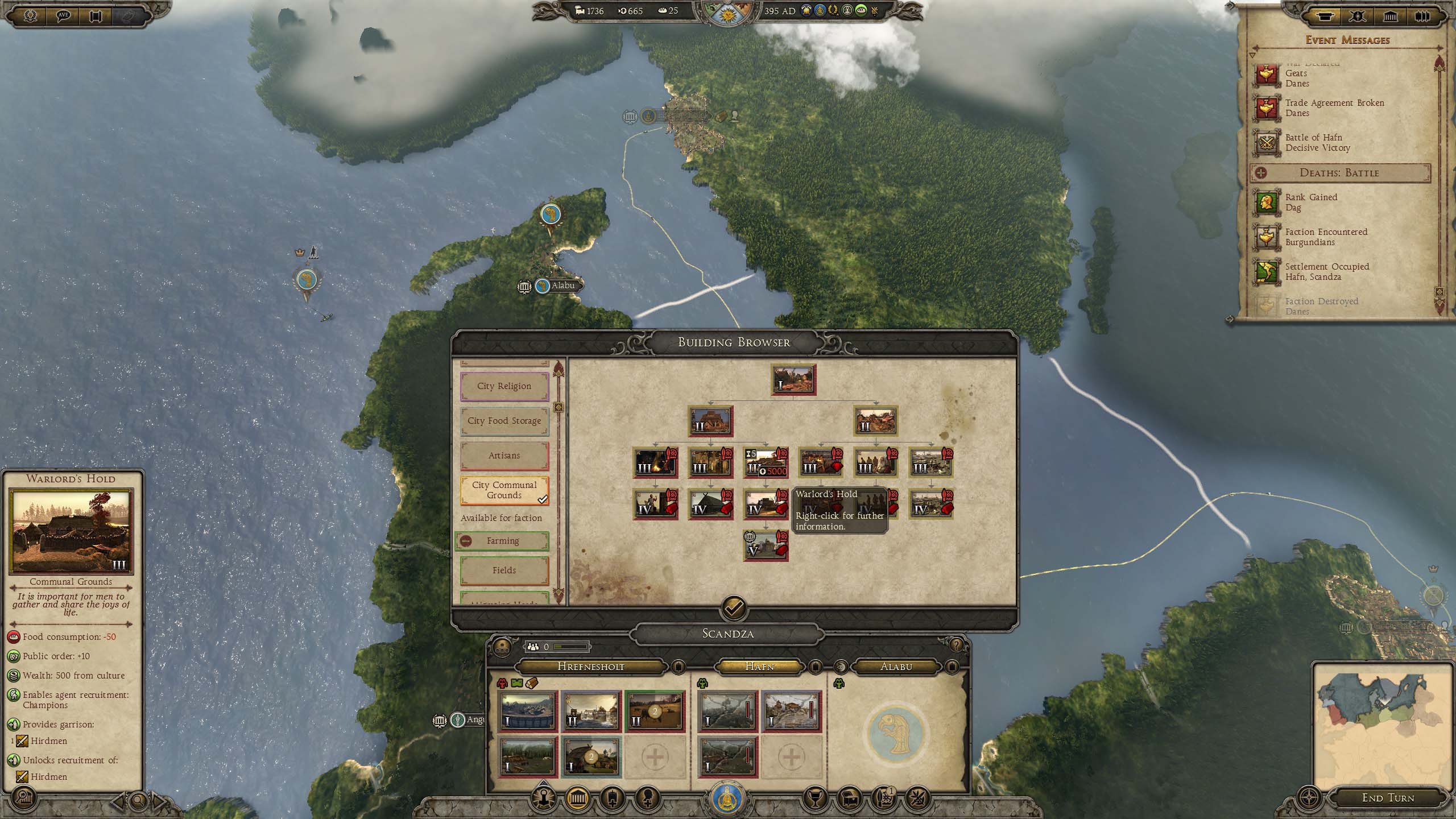1456x819 pixels.
Task: Open the Trade Agreement Broken message
Action: (x=1334, y=108)
